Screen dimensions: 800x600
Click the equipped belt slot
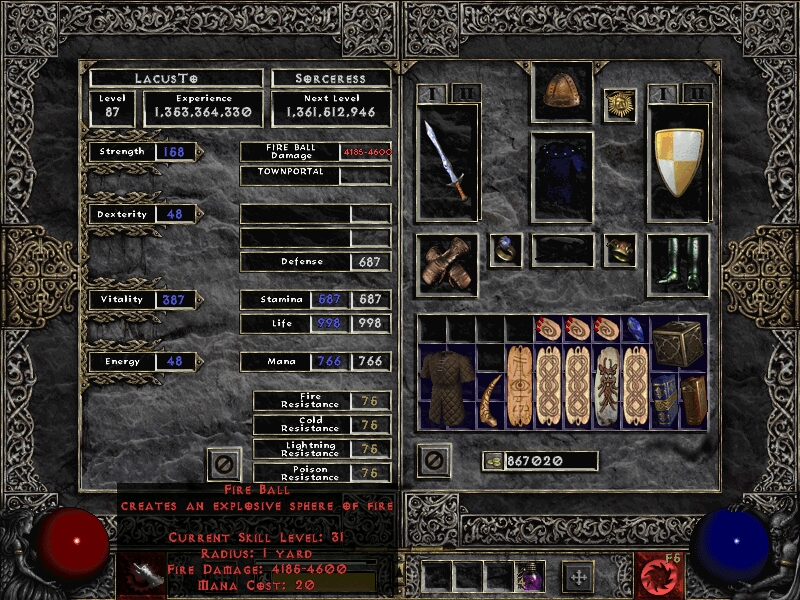pyautogui.click(x=561, y=250)
